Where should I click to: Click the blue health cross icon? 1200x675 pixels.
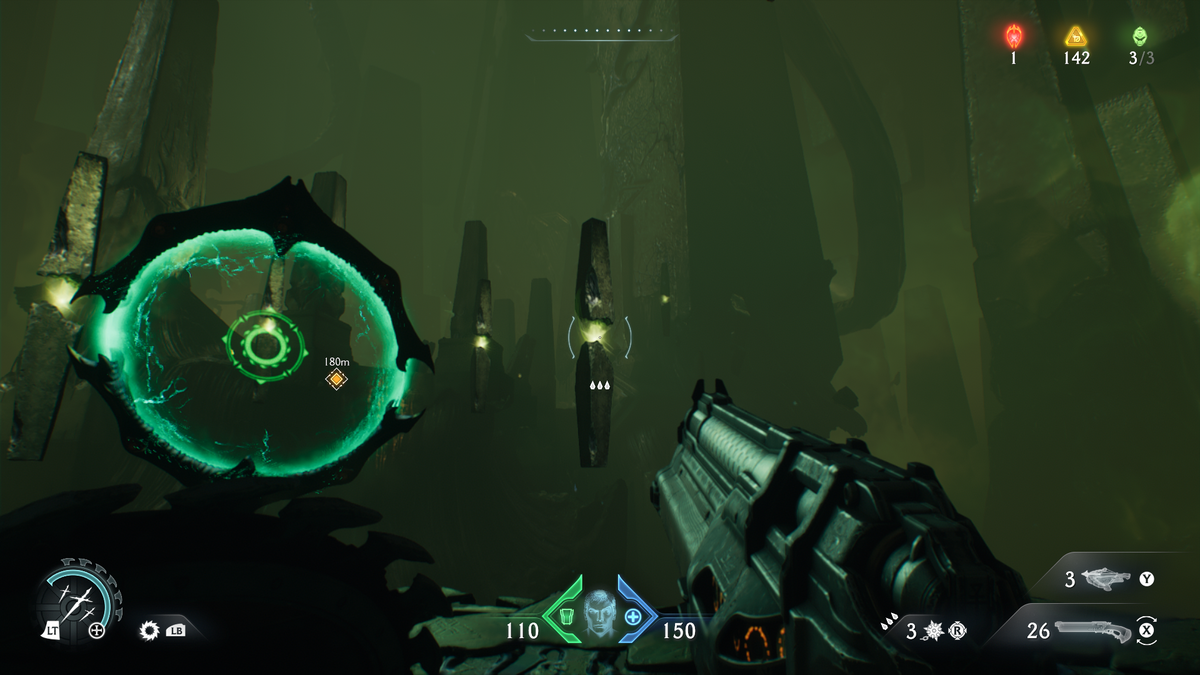[x=632, y=617]
